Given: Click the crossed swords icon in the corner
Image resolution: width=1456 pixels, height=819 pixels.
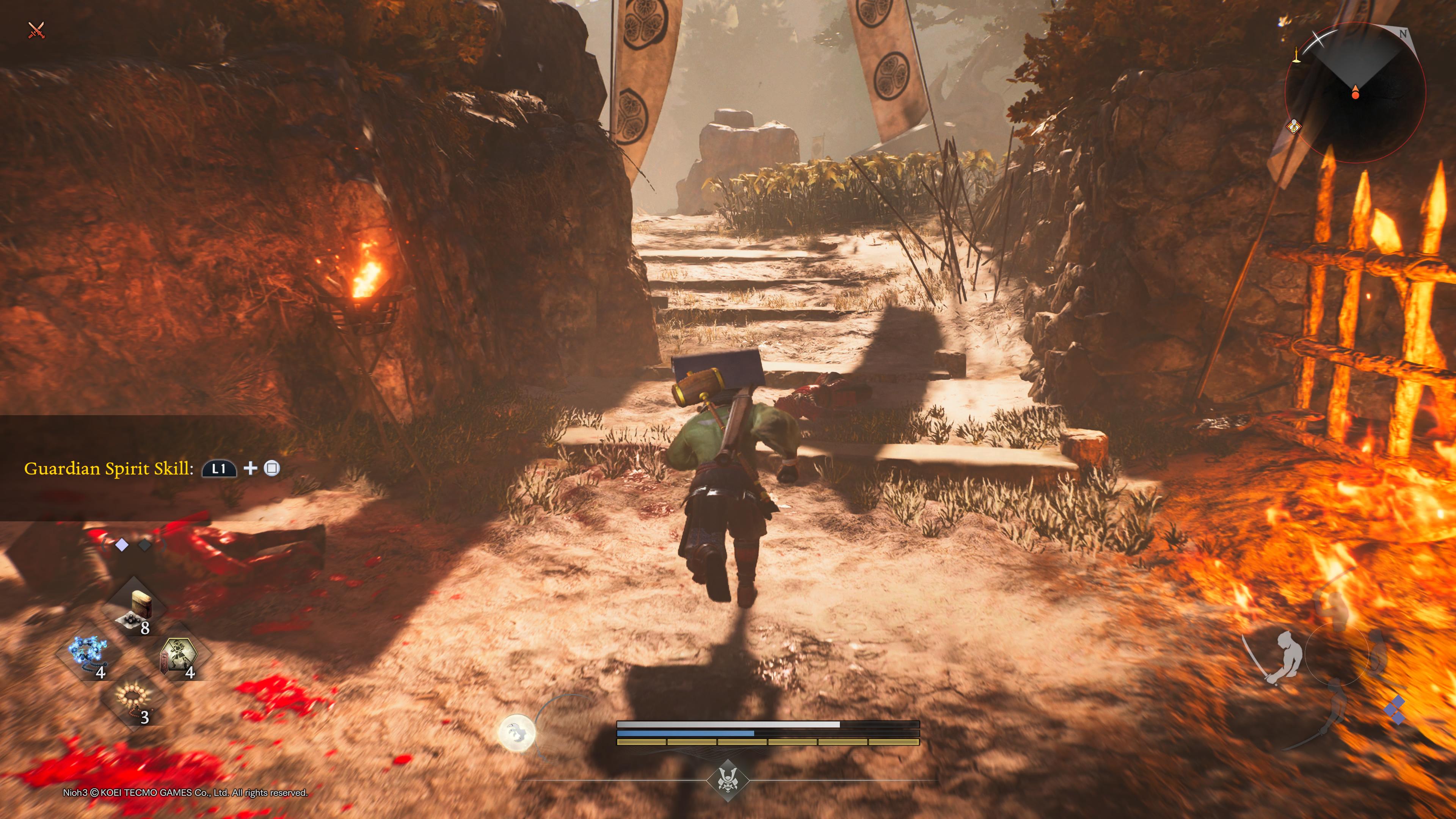Looking at the screenshot, I should [x=36, y=30].
